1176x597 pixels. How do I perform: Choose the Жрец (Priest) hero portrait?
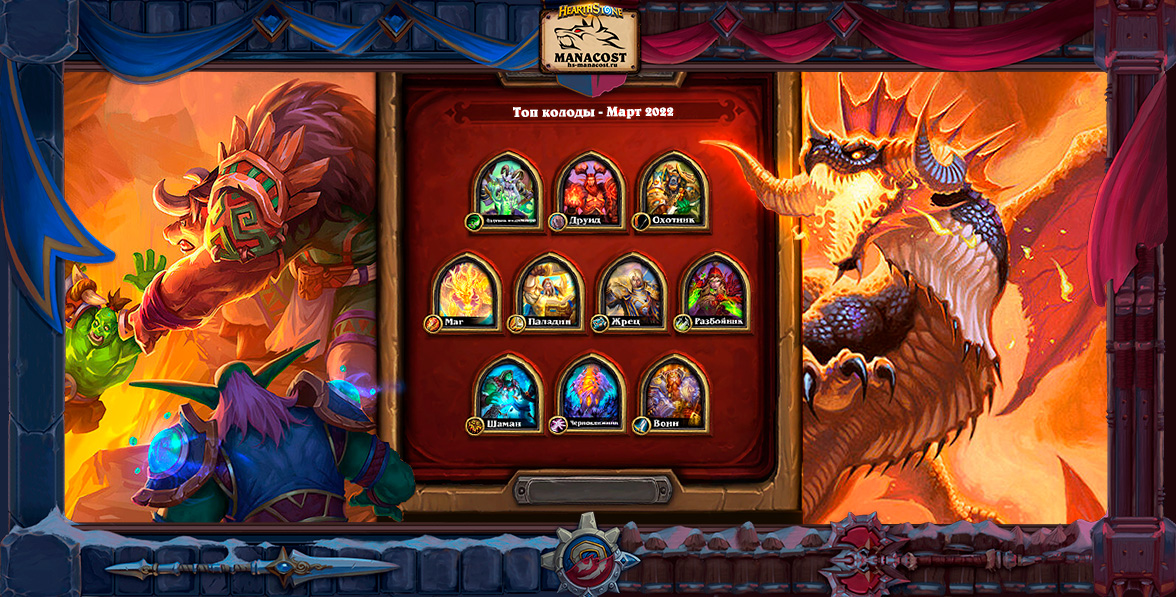632,292
